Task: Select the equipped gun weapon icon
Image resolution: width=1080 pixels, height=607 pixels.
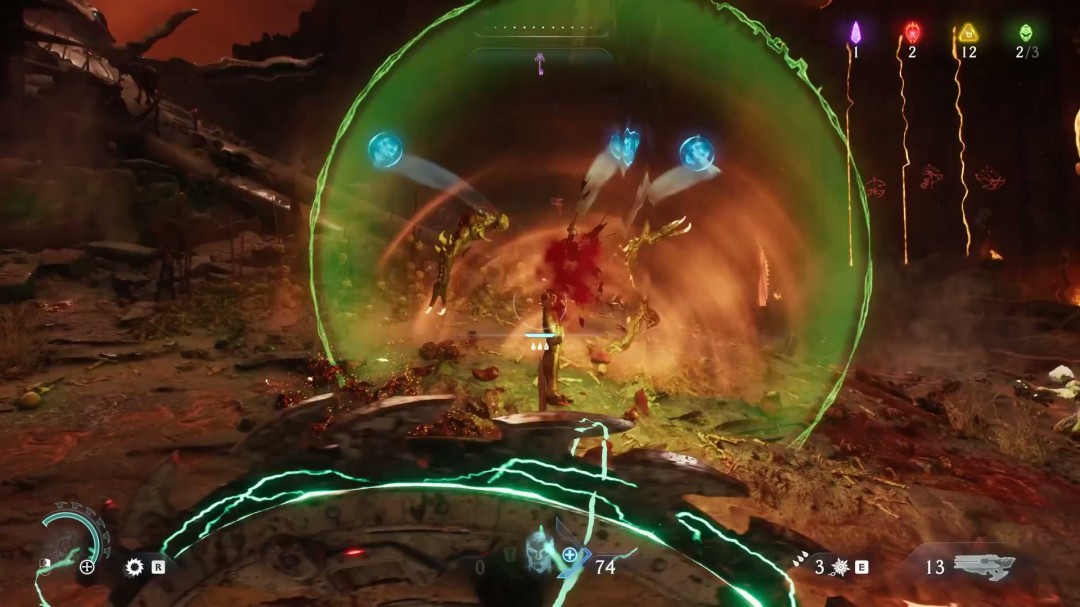Action: (984, 566)
